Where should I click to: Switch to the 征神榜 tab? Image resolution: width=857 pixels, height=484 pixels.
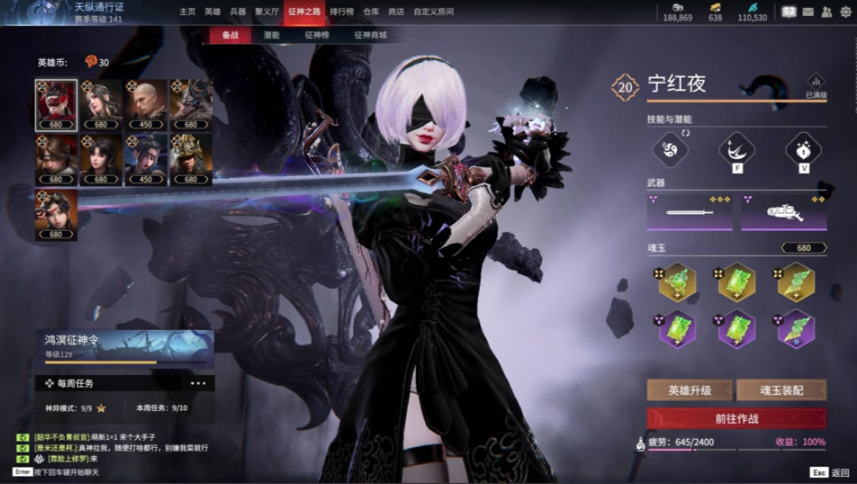[x=317, y=35]
